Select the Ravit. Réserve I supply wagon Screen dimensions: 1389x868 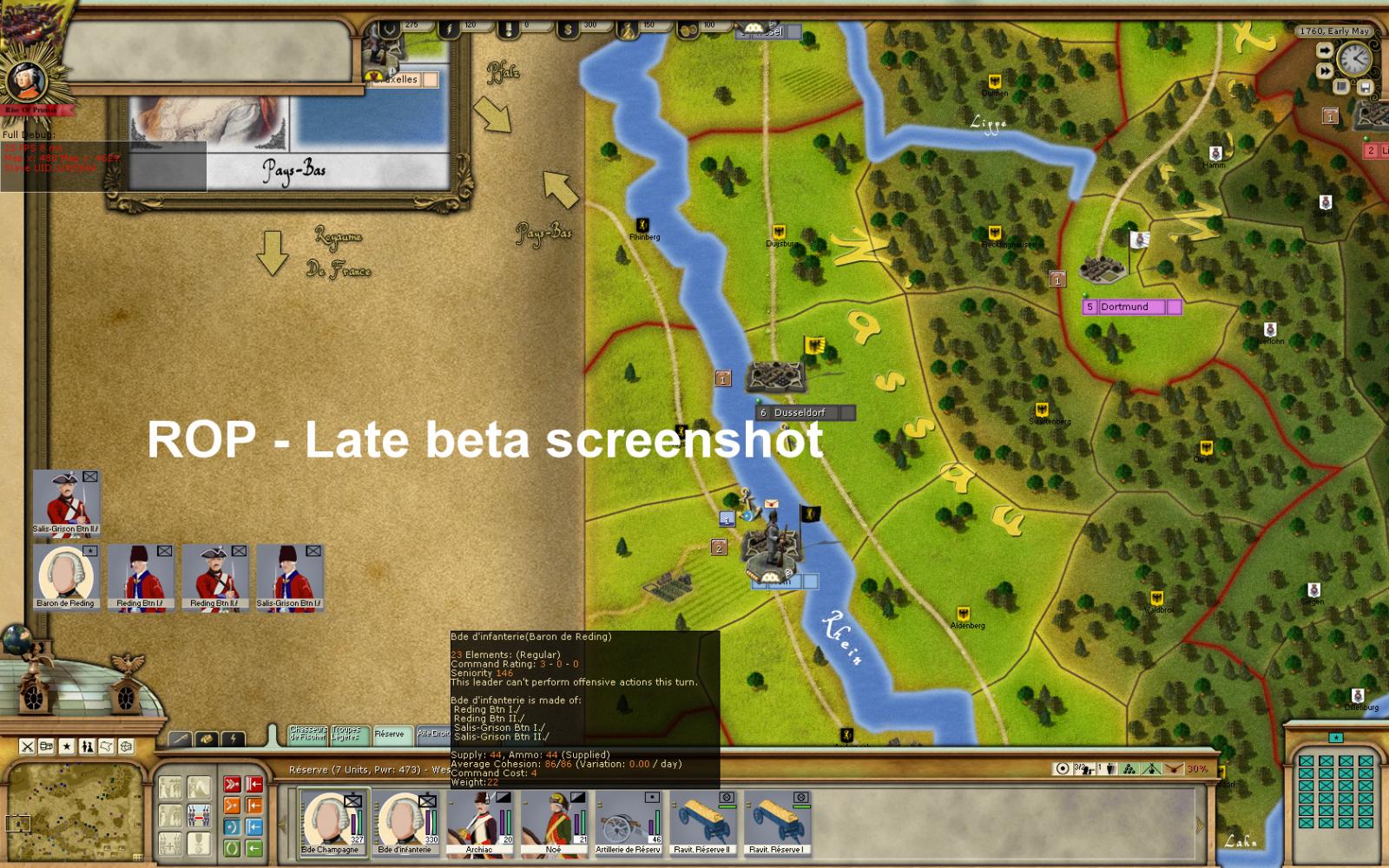pos(777,822)
